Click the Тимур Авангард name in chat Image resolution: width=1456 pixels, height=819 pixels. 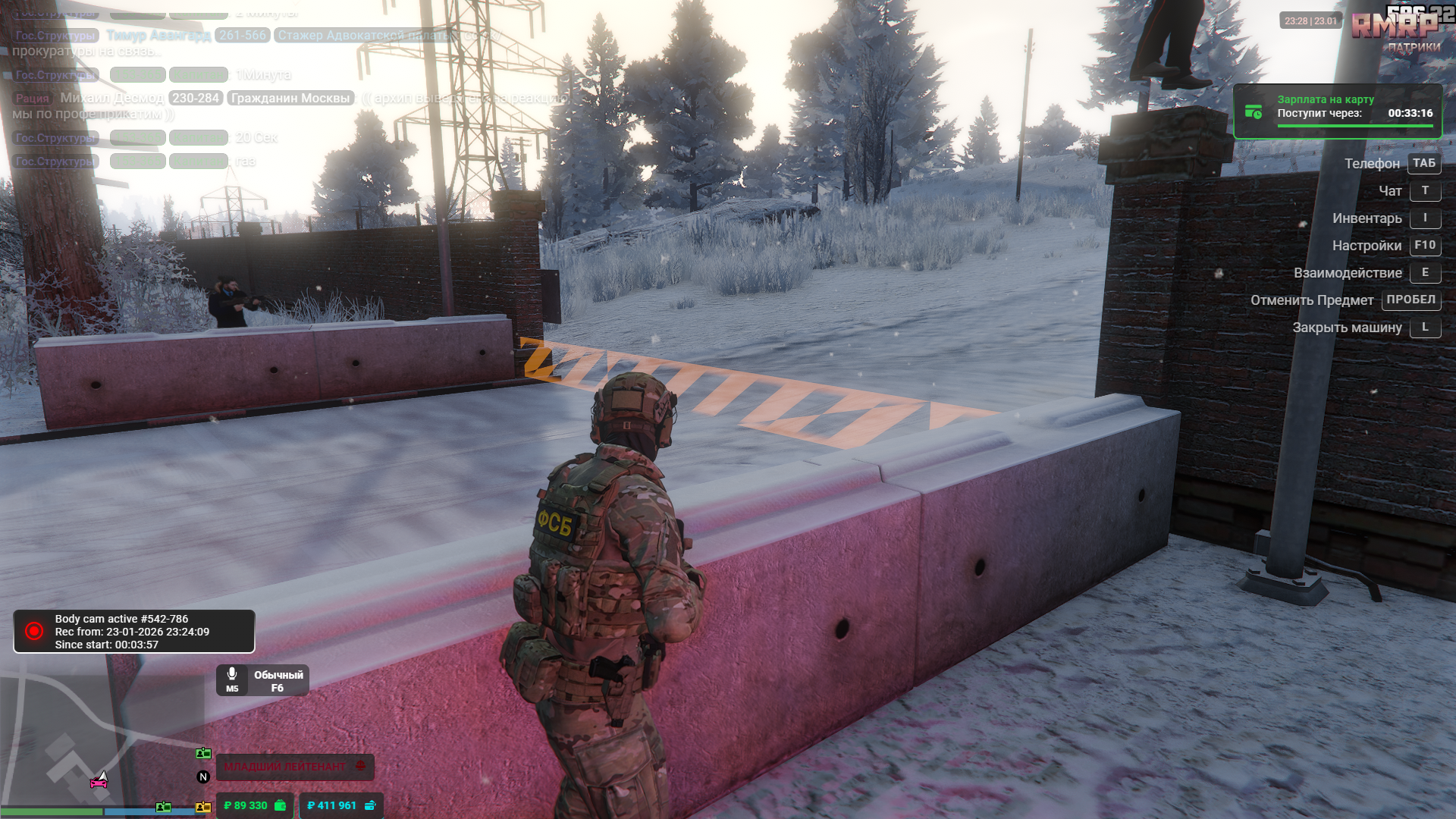click(x=158, y=36)
